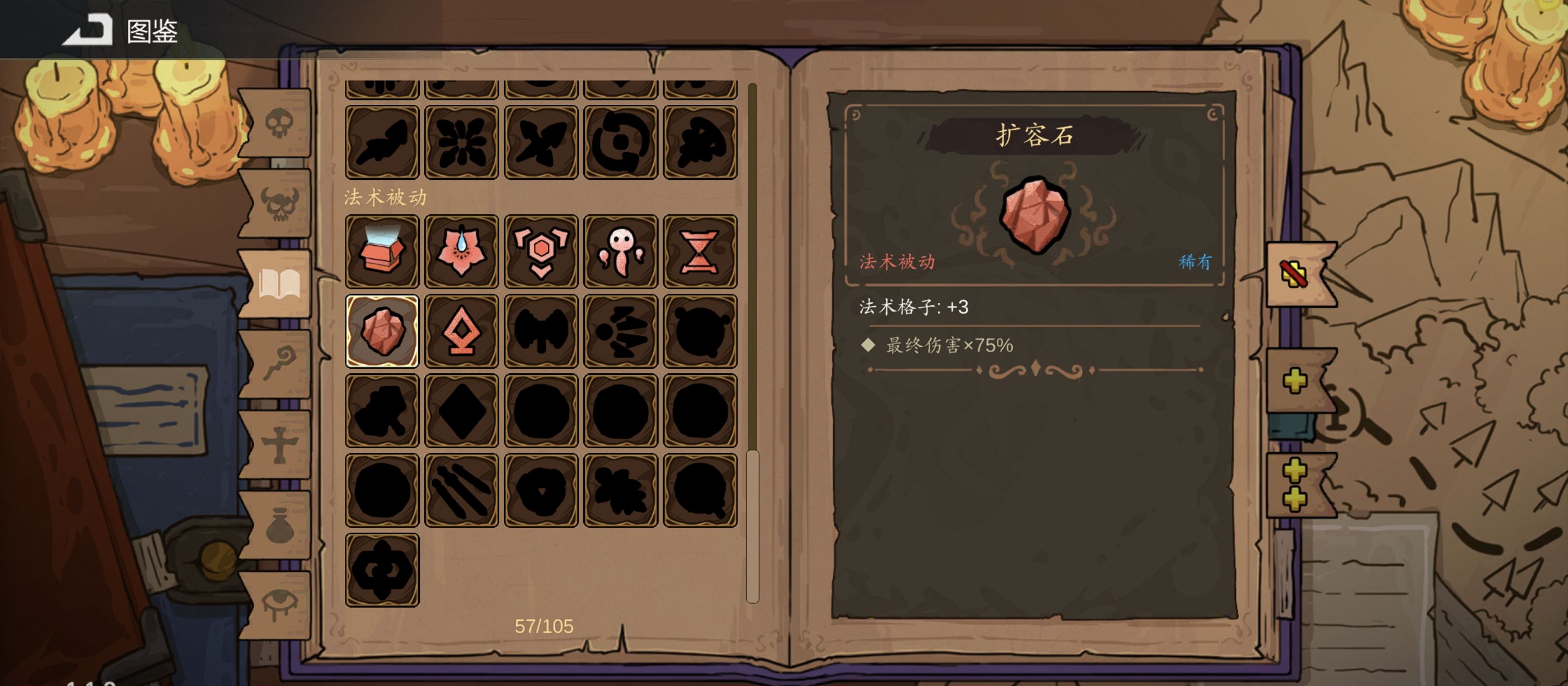The image size is (1568, 686).
Task: Click the pink rune passive next to the stone
Action: (462, 331)
